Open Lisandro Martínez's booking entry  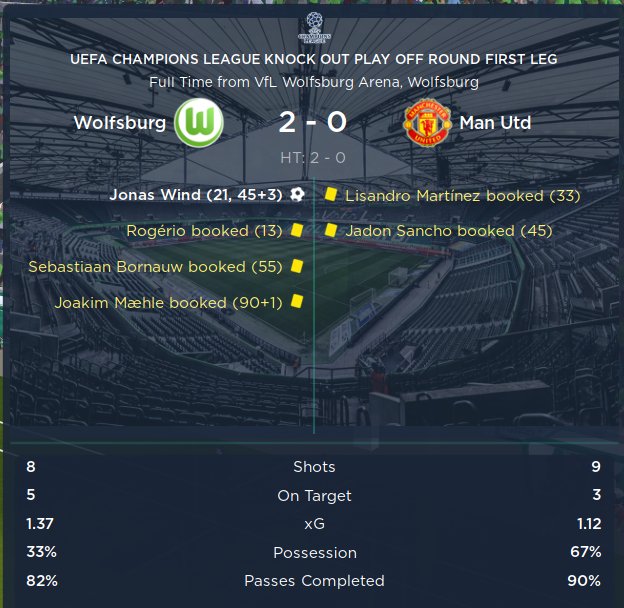click(462, 196)
